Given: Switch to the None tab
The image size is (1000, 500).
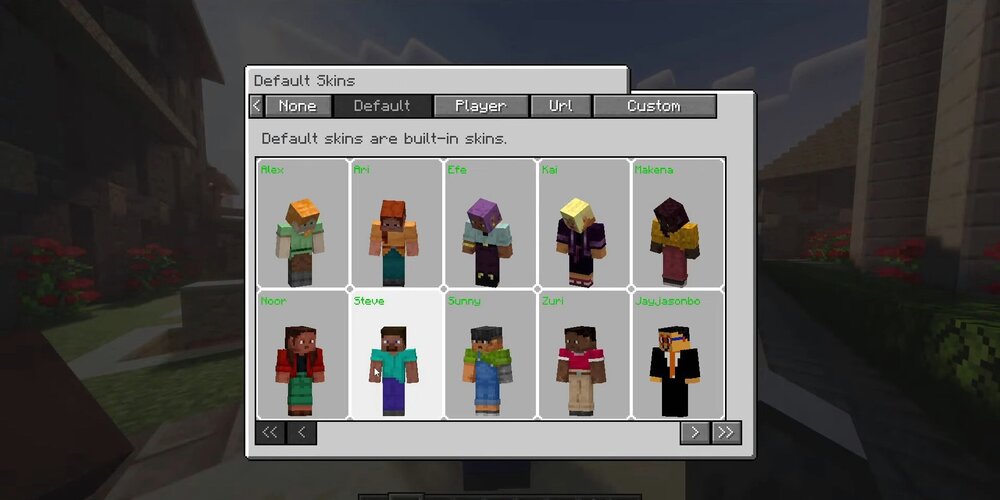Looking at the screenshot, I should 297,106.
